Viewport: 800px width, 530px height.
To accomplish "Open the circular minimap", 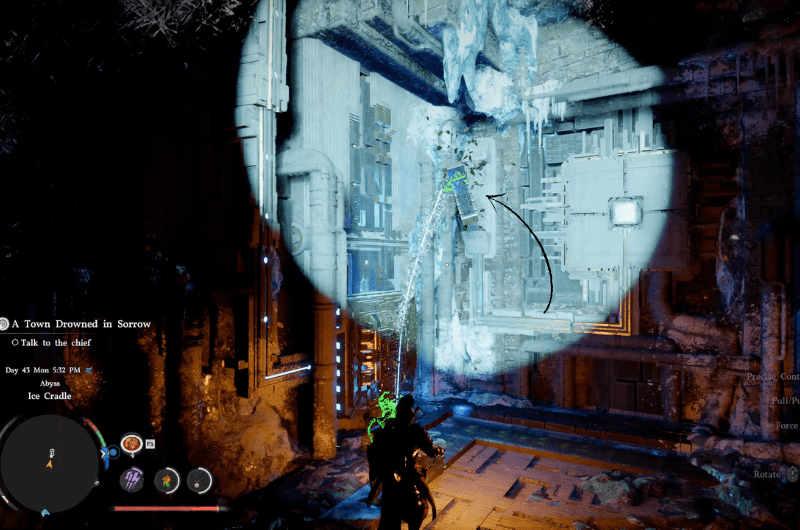I will pyautogui.click(x=50, y=463).
